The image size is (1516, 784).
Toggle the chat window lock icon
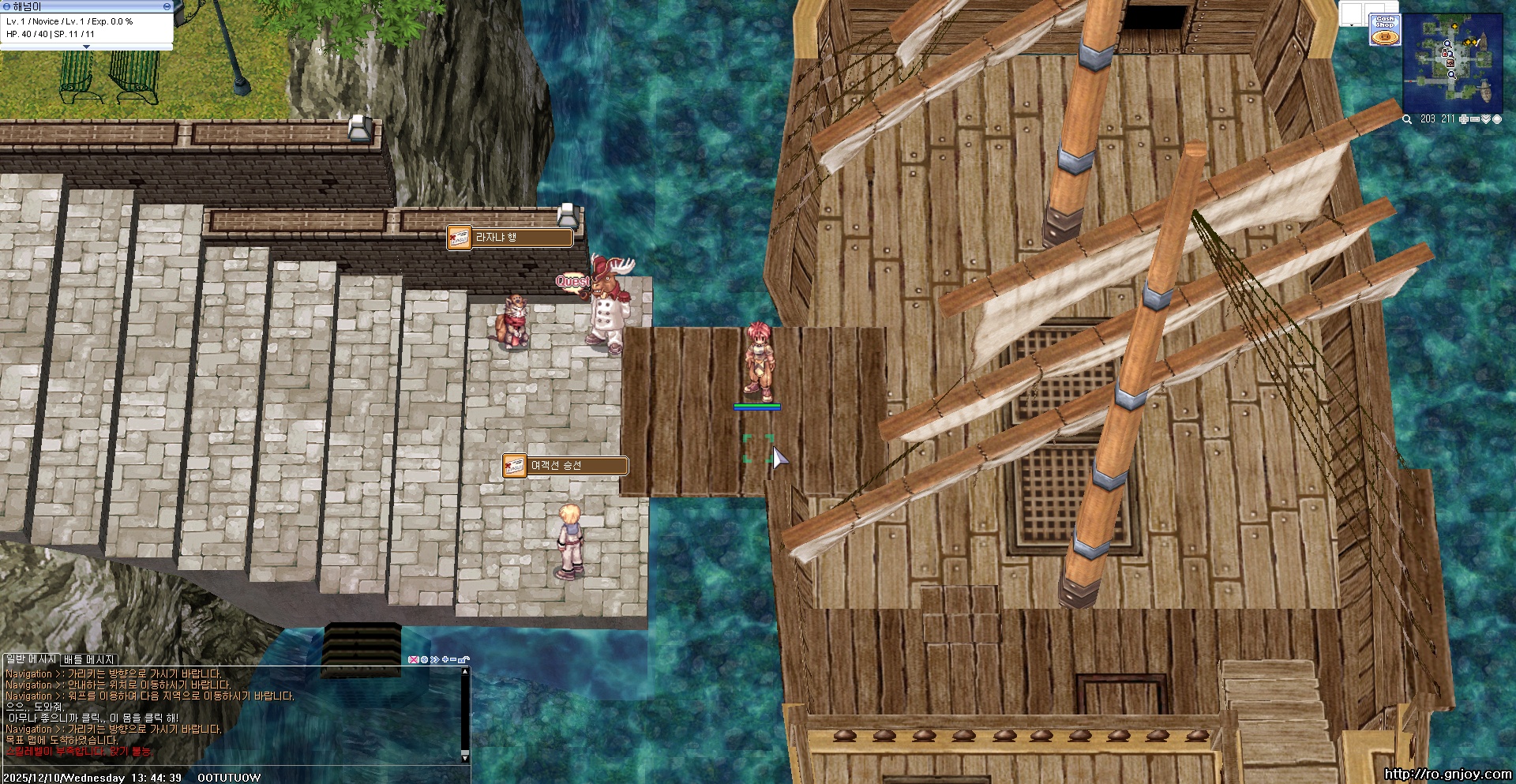click(x=464, y=659)
